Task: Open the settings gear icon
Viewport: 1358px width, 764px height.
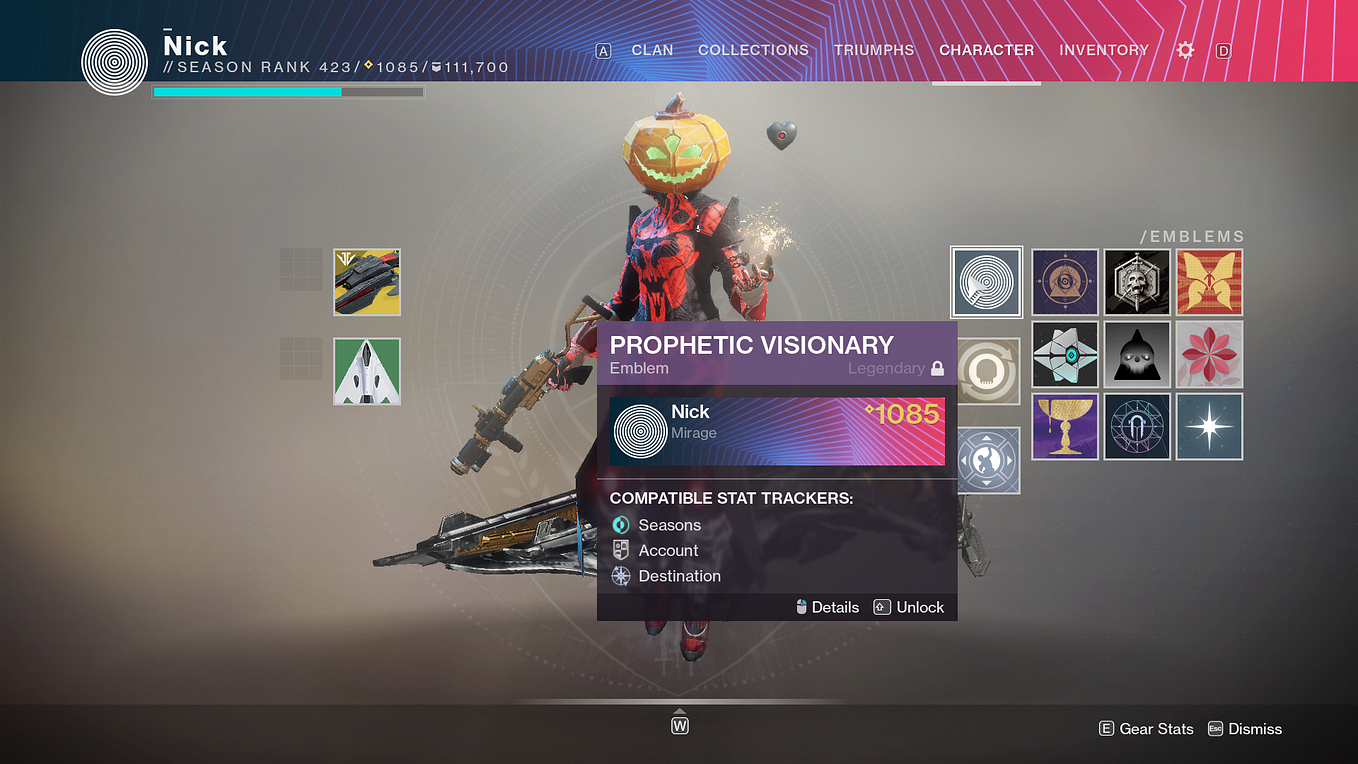Action: click(1185, 50)
